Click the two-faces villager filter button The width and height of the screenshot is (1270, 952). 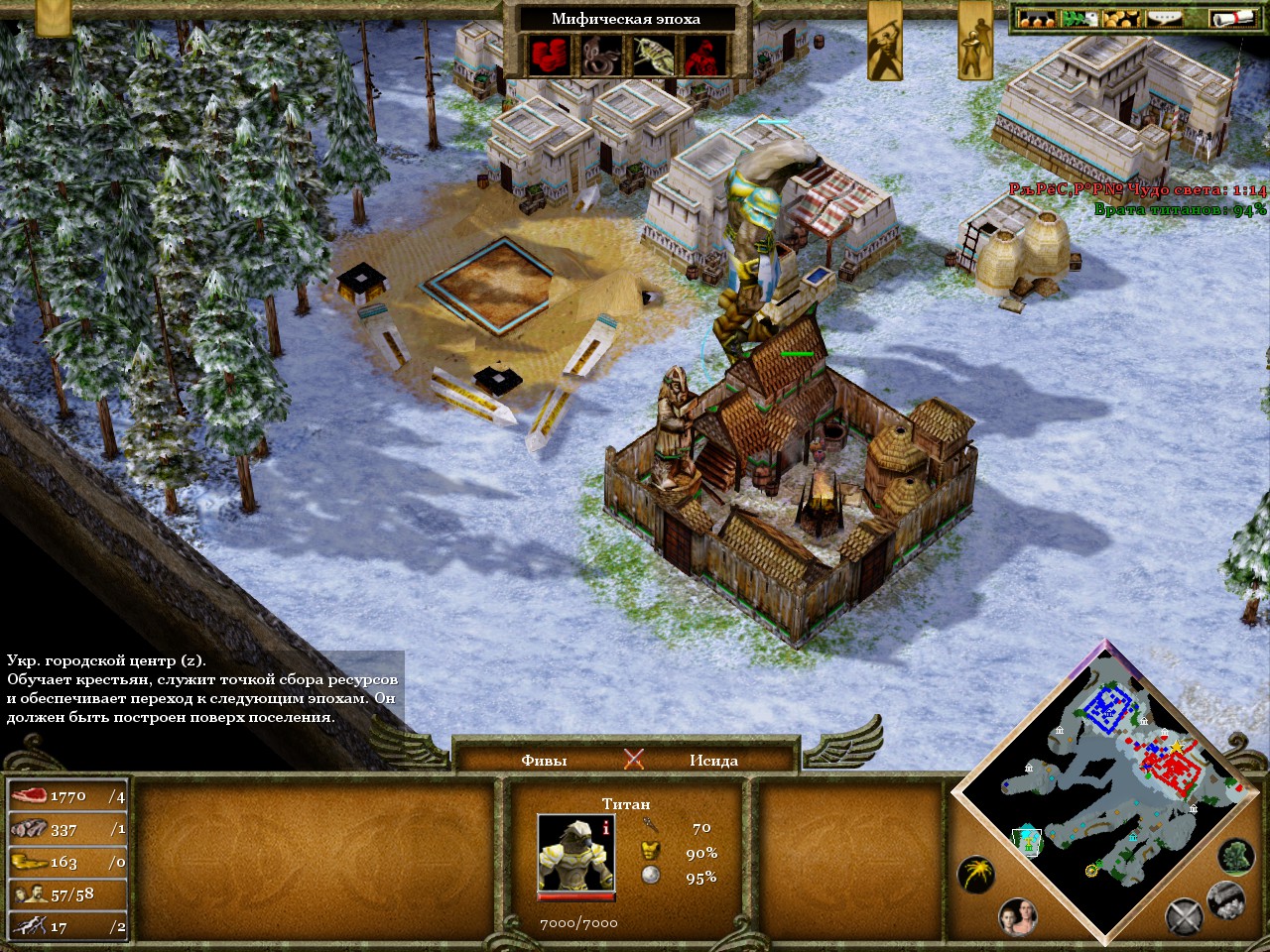click(1018, 917)
